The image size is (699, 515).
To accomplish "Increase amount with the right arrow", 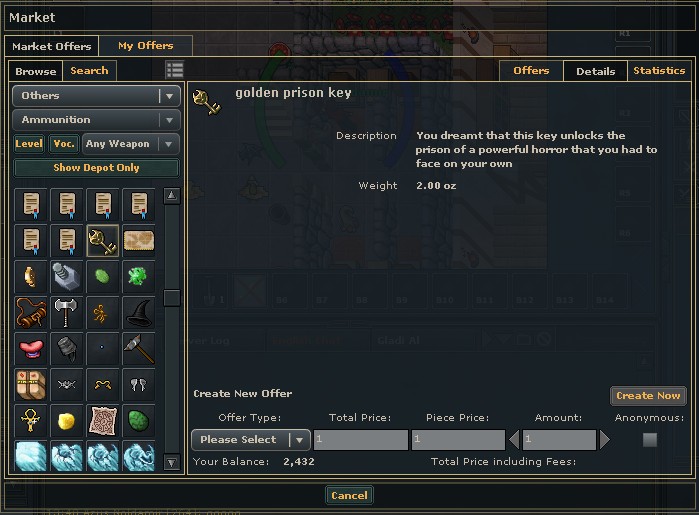I will click(604, 439).
